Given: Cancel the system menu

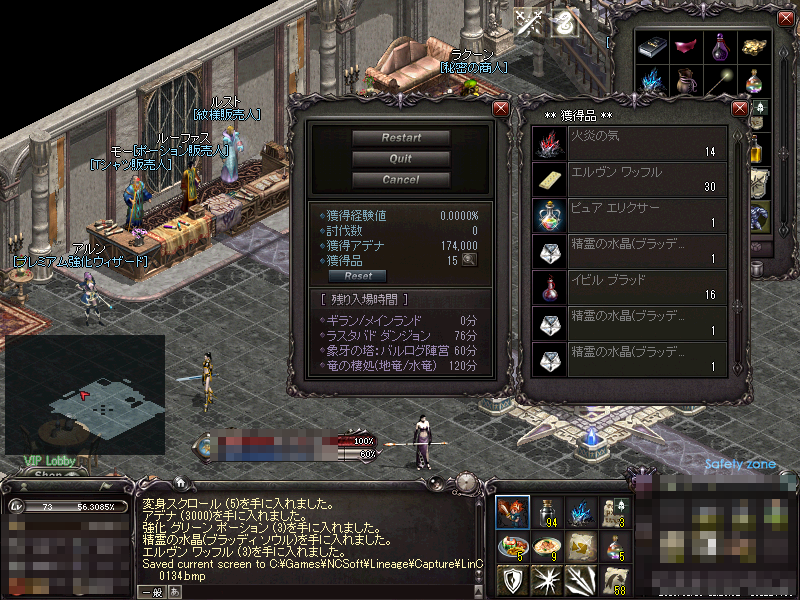Looking at the screenshot, I should coord(401,180).
